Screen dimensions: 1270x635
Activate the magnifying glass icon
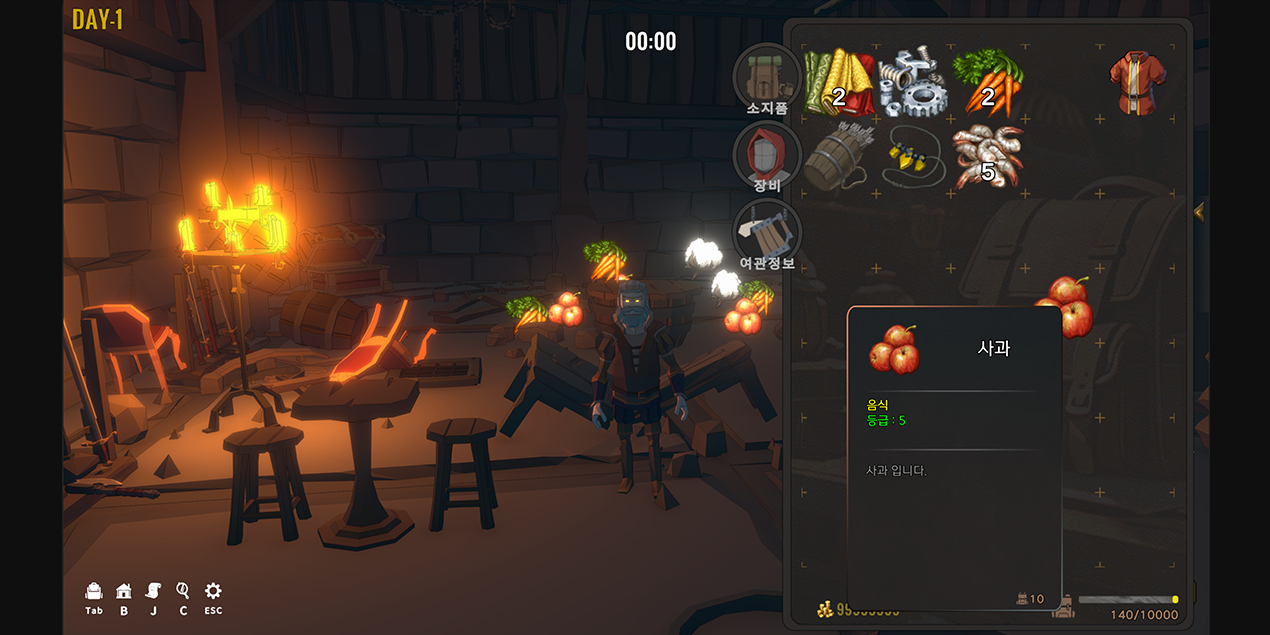pos(183,592)
